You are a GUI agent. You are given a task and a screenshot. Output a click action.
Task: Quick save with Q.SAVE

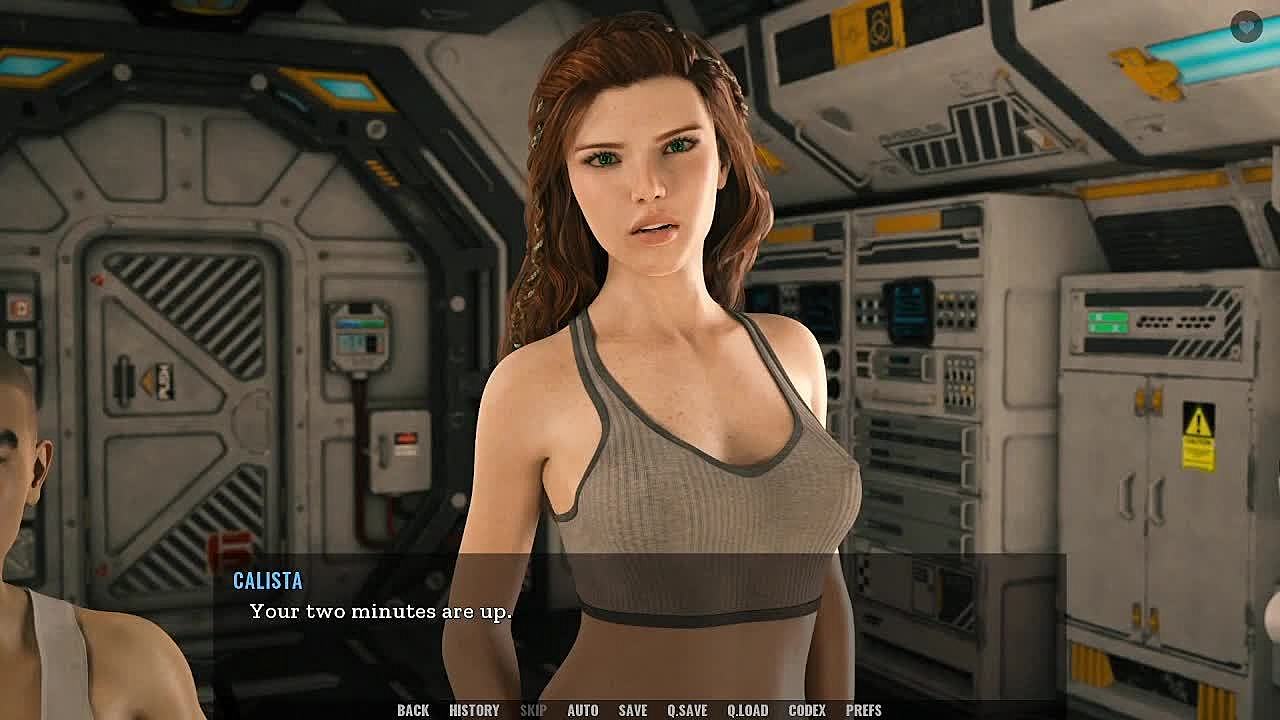coord(687,710)
